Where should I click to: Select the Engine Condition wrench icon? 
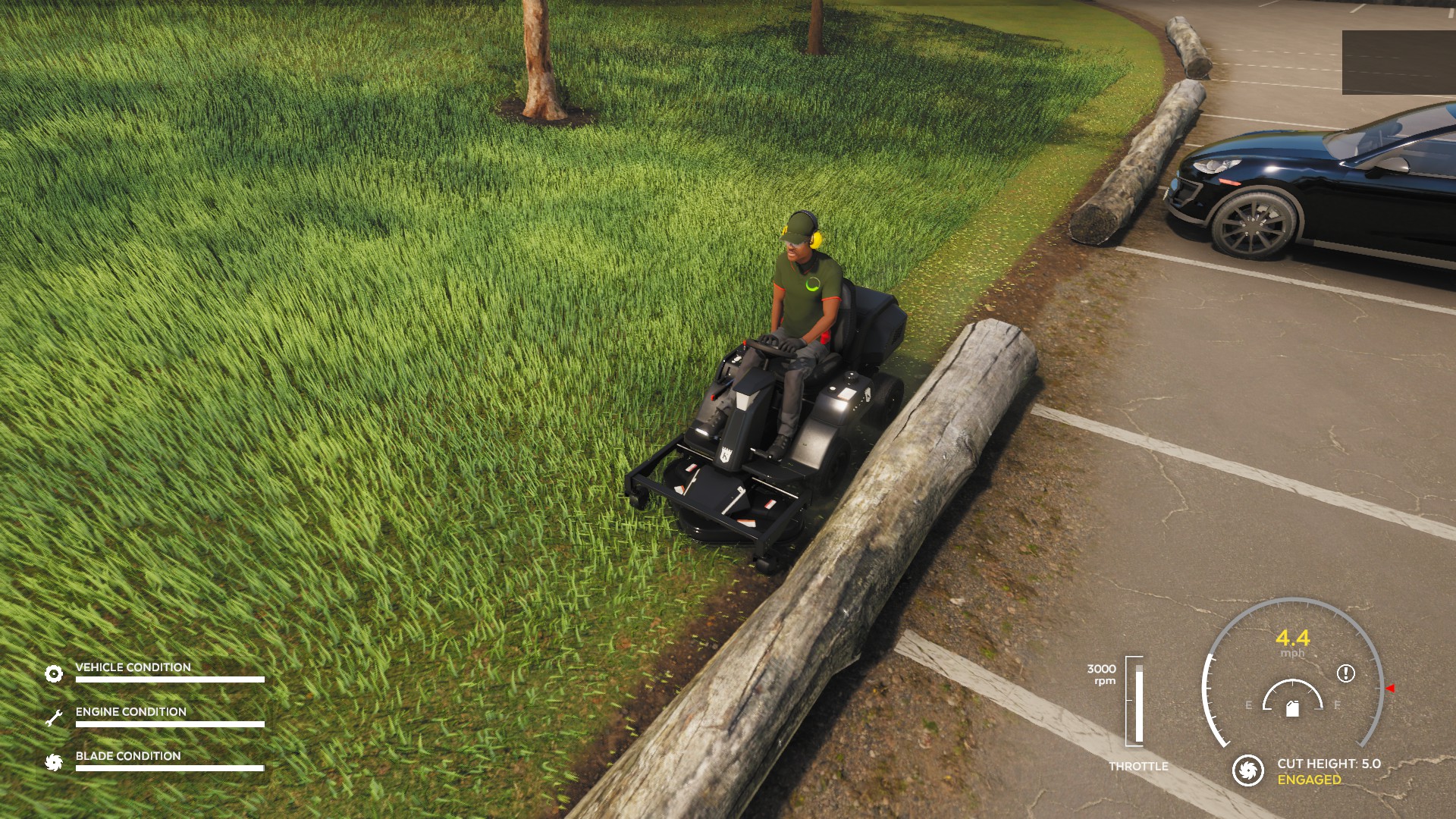(53, 714)
